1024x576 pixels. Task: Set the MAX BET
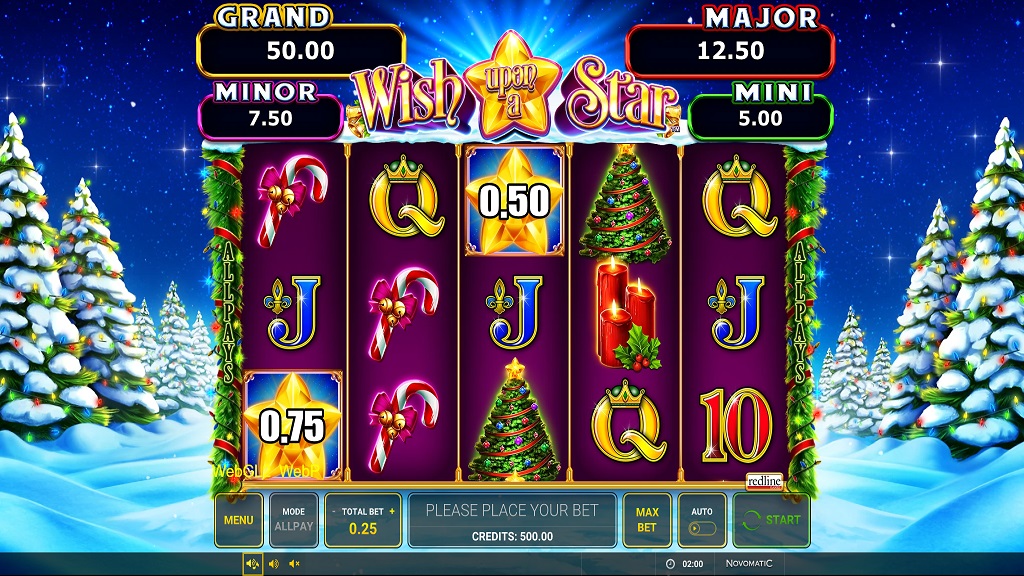647,520
